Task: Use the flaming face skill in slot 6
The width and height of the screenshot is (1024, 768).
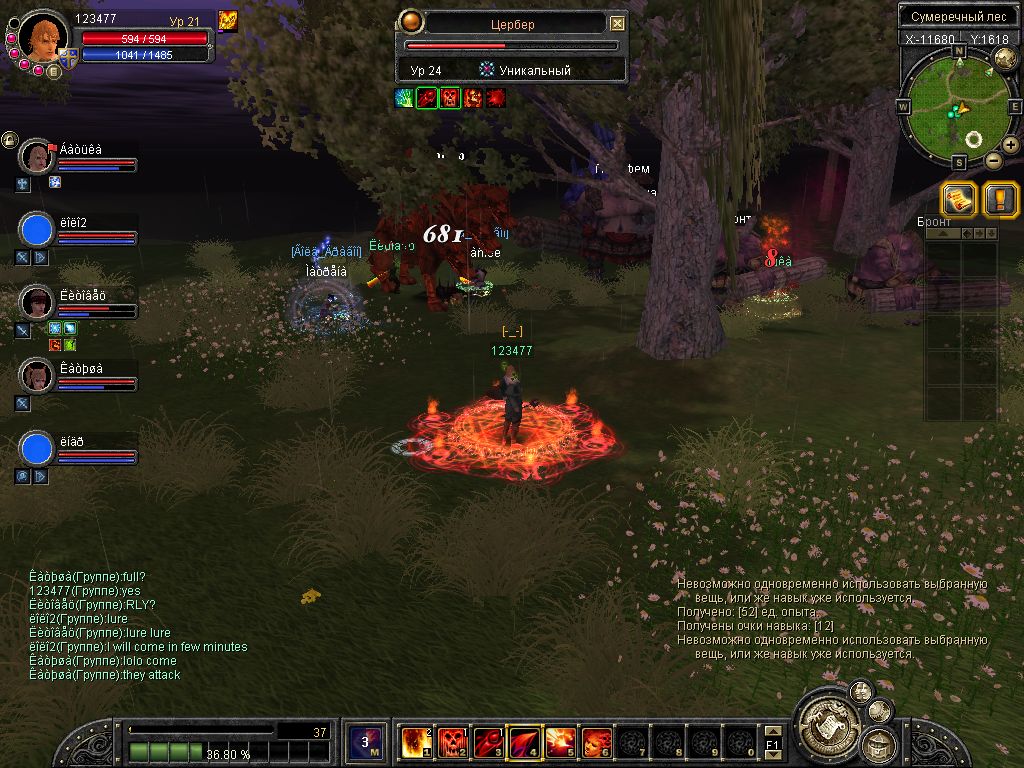Action: [x=596, y=742]
